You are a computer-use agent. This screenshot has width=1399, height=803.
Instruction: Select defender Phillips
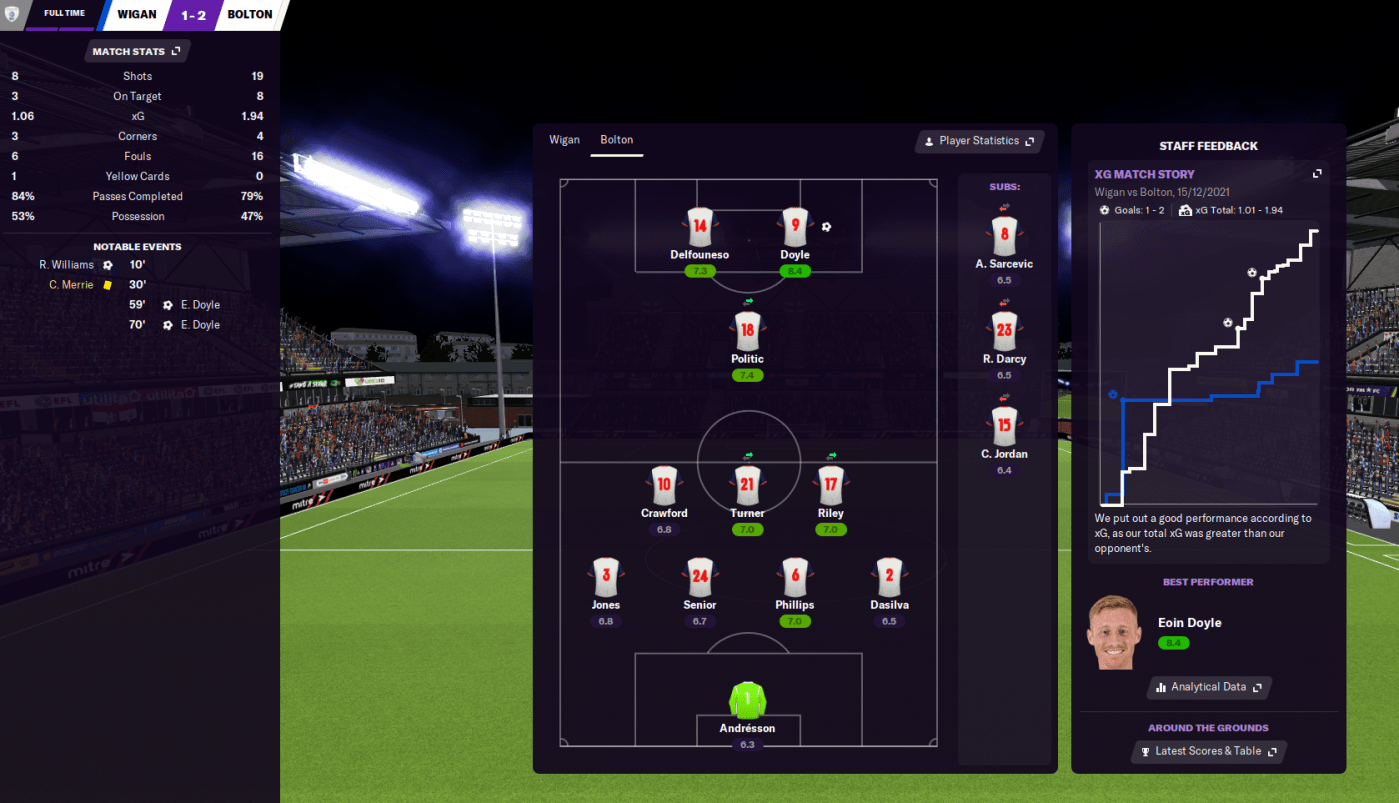[795, 577]
